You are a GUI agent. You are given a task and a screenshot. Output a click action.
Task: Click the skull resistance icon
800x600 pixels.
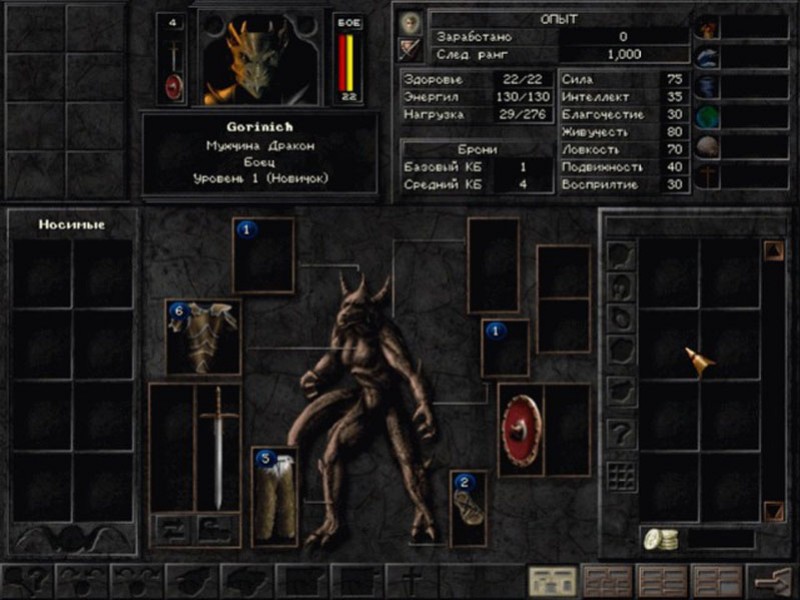tap(708, 147)
